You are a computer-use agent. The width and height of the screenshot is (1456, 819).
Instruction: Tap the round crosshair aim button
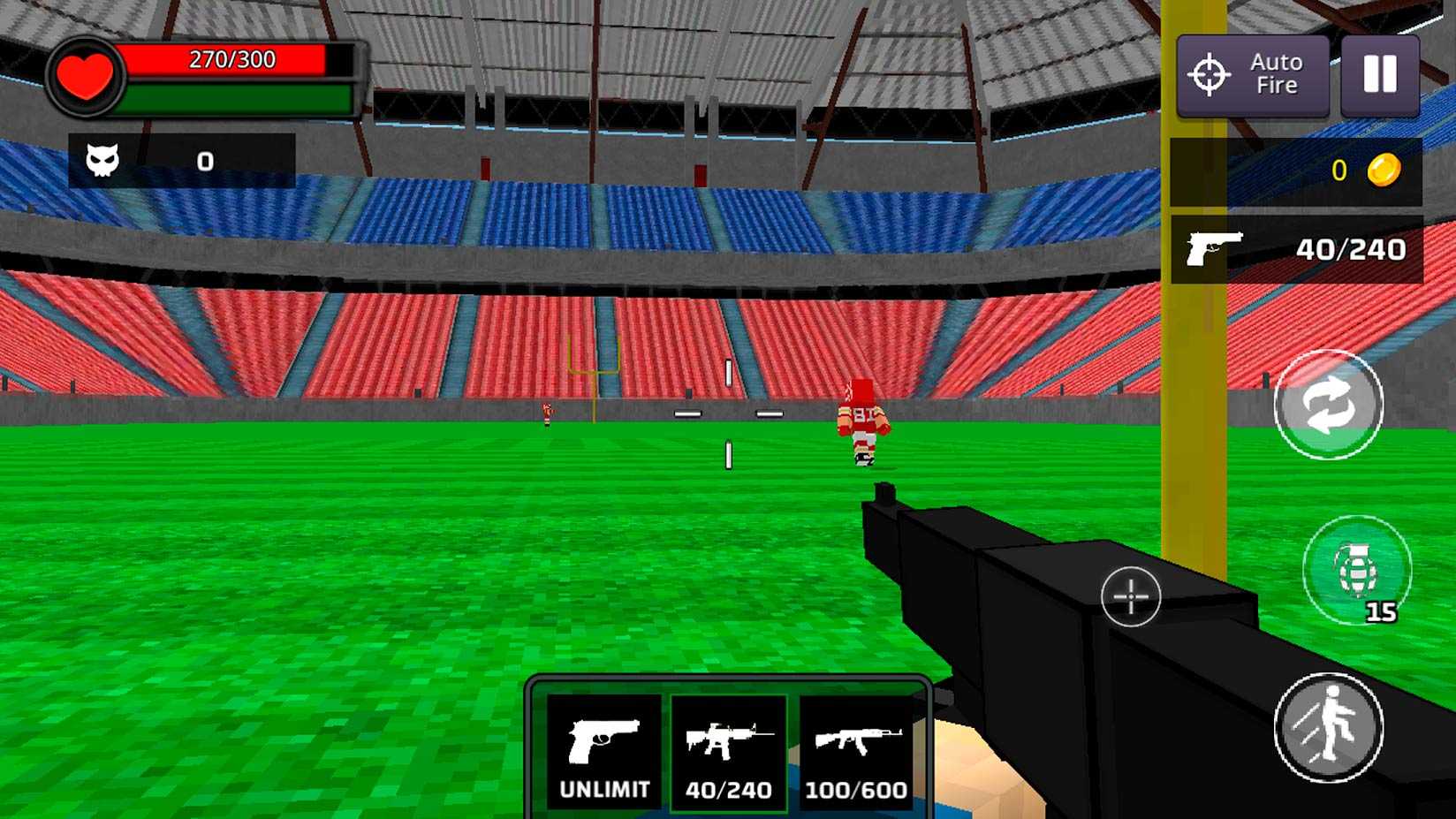click(1130, 597)
